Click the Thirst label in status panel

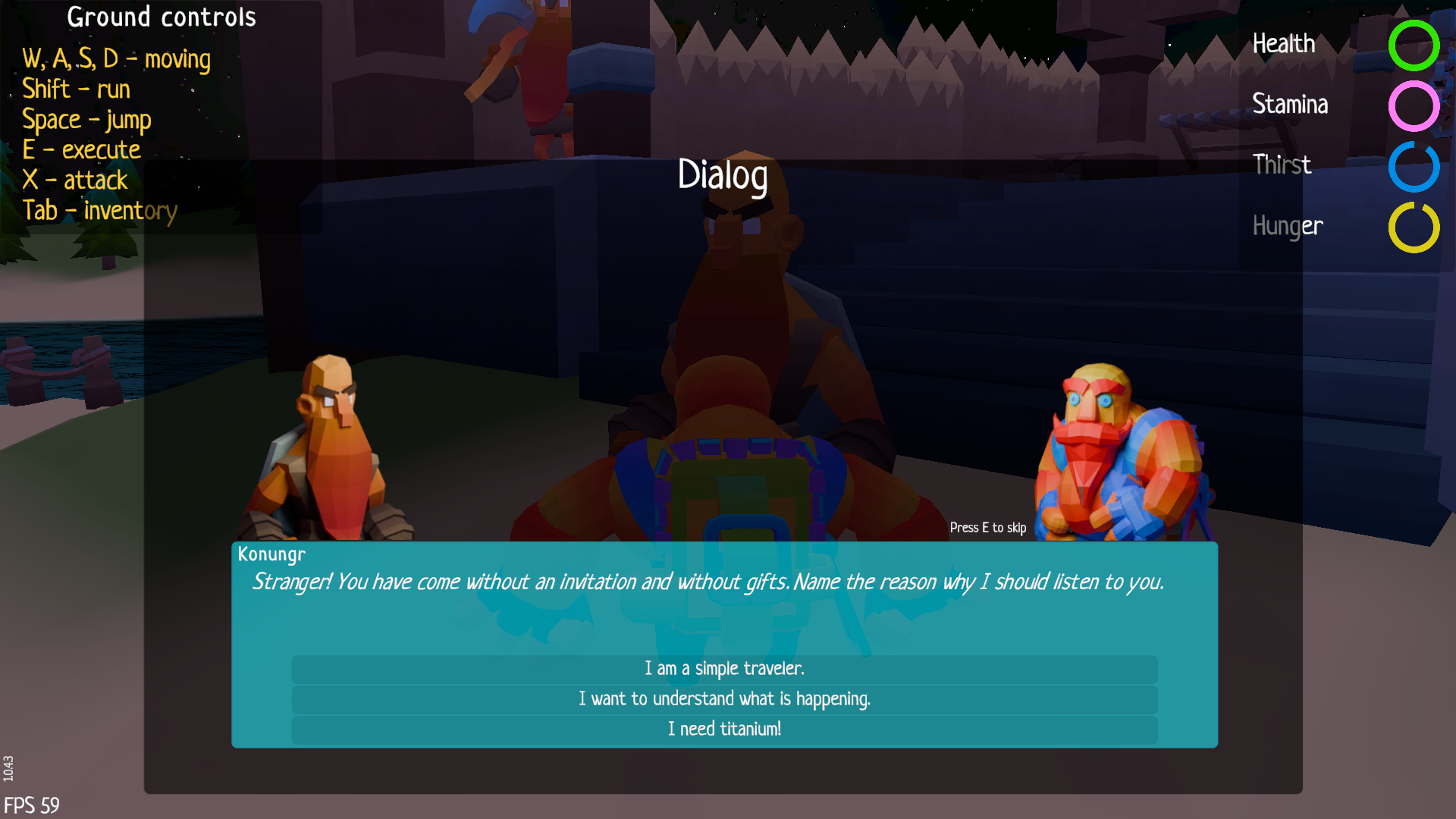click(1282, 165)
